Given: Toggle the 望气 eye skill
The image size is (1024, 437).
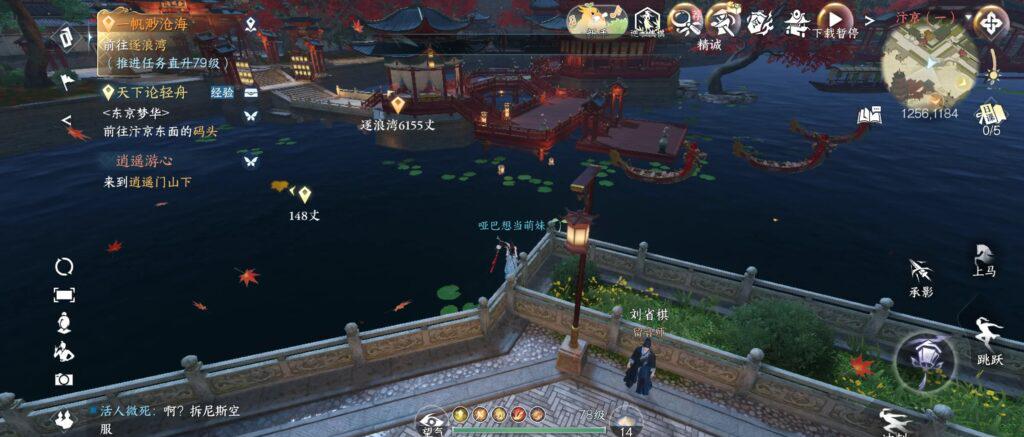Looking at the screenshot, I should (431, 420).
